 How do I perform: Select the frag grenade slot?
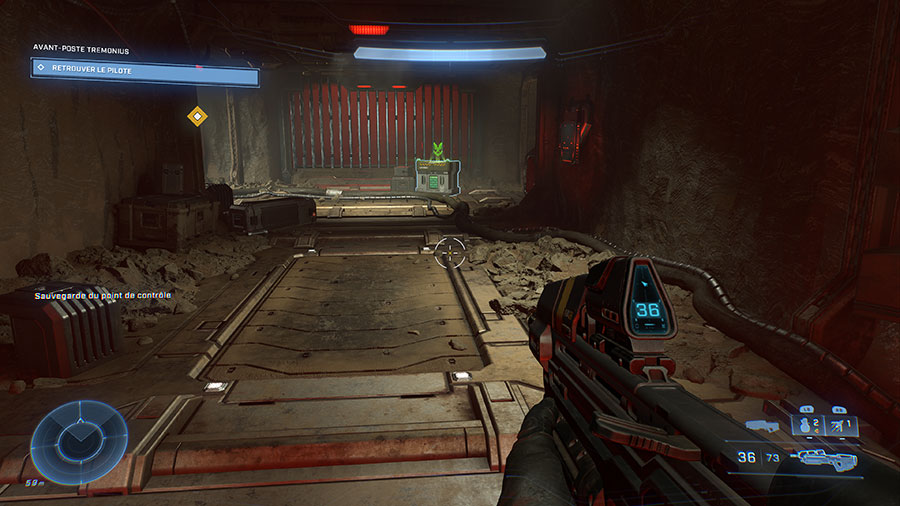(x=806, y=426)
